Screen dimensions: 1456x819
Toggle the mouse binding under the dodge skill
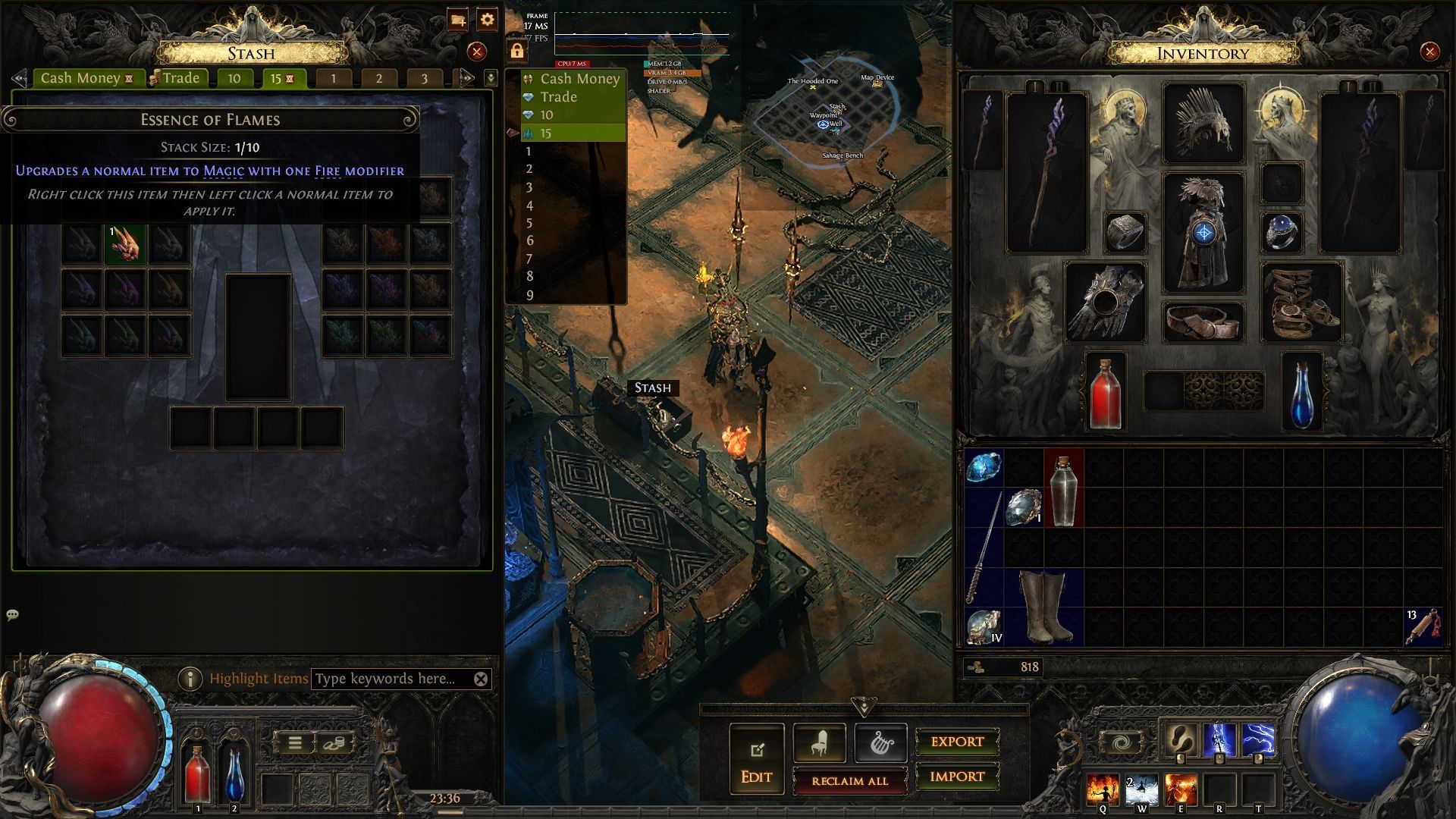point(1178,760)
